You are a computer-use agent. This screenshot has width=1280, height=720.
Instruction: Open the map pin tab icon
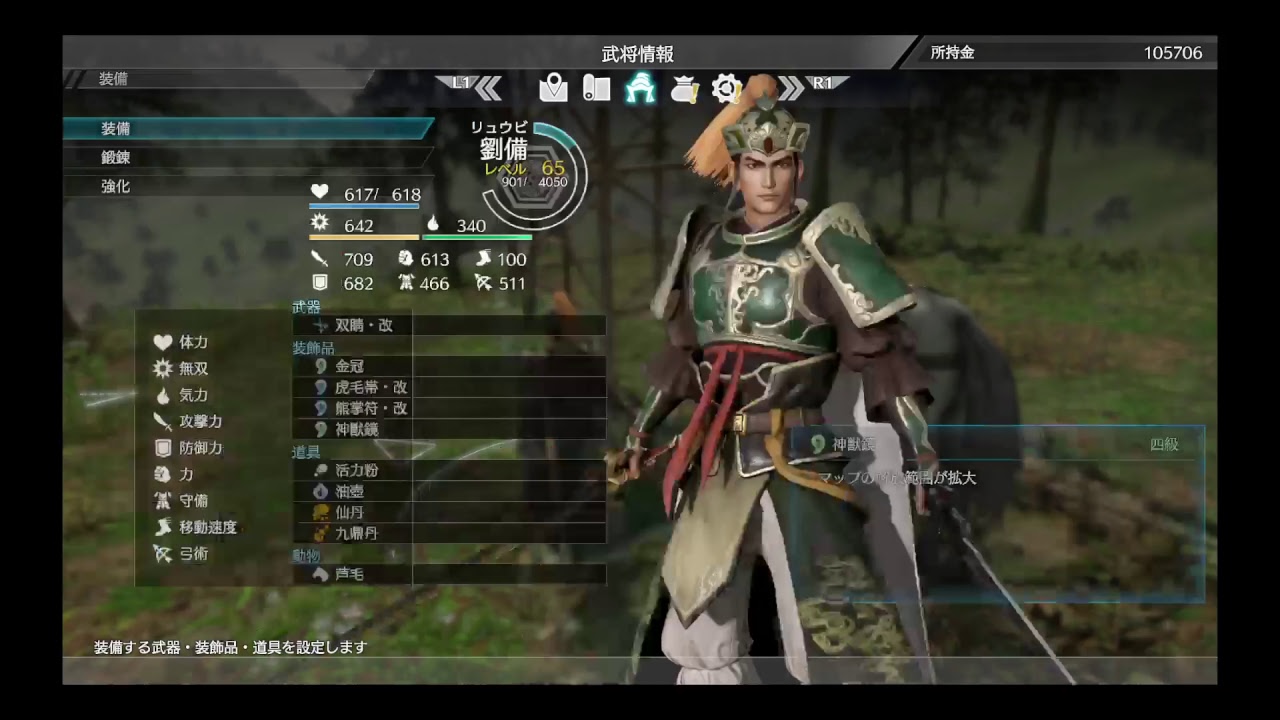[x=553, y=88]
